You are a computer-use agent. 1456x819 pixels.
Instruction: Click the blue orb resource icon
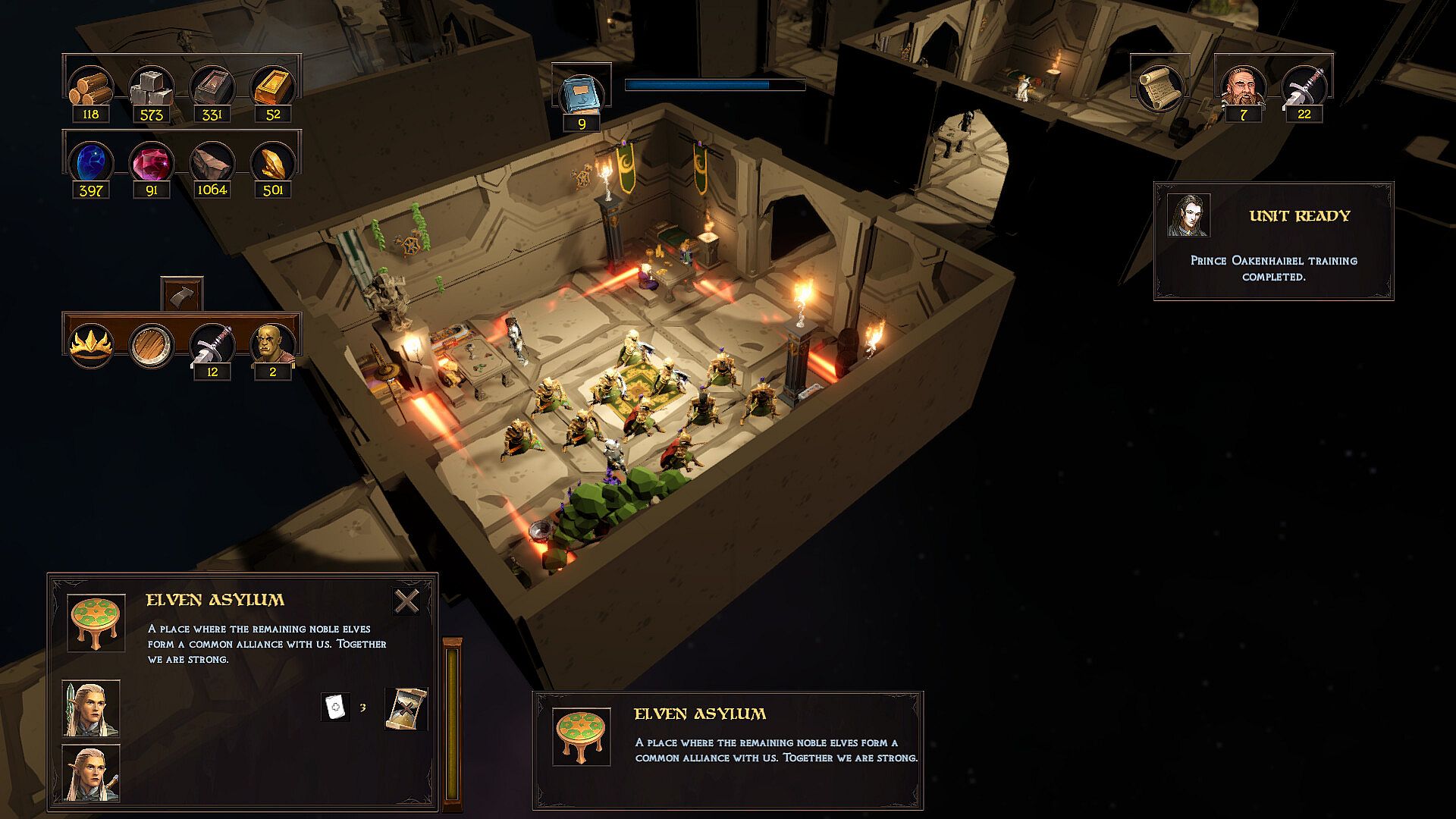[91, 162]
